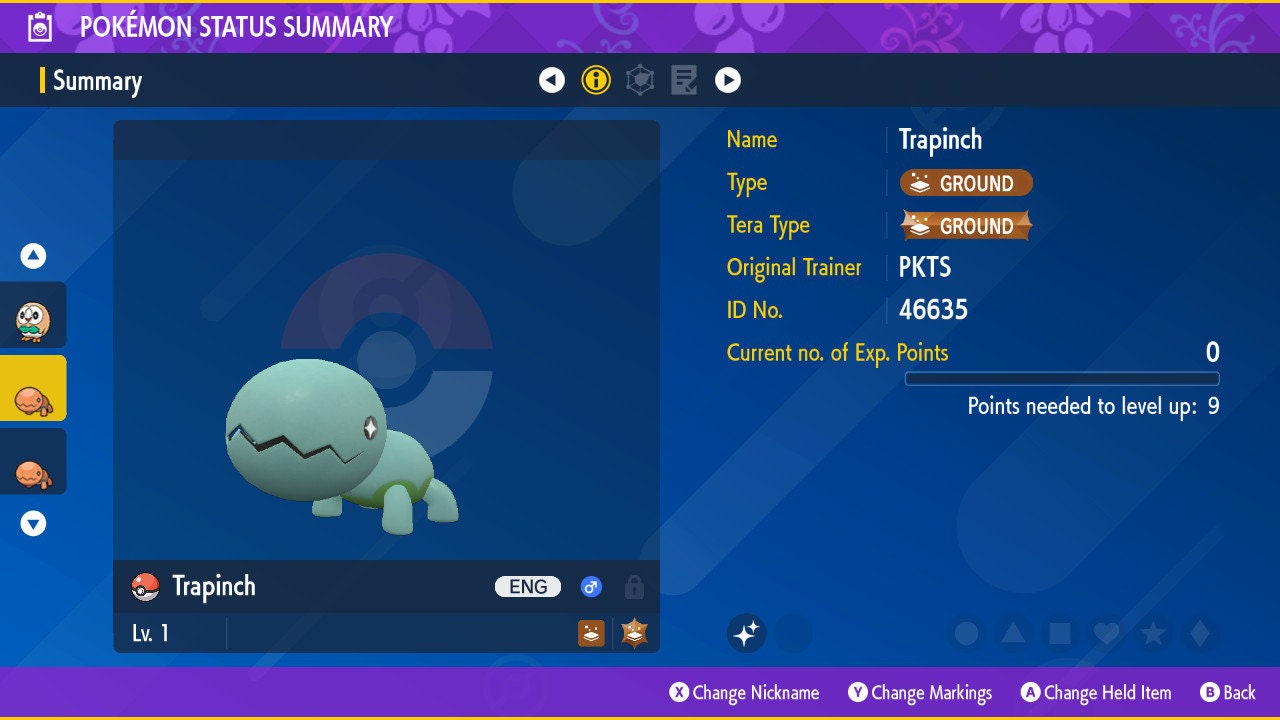Image resolution: width=1280 pixels, height=720 pixels.
Task: Select the yellow info summary tab
Action: click(x=596, y=80)
